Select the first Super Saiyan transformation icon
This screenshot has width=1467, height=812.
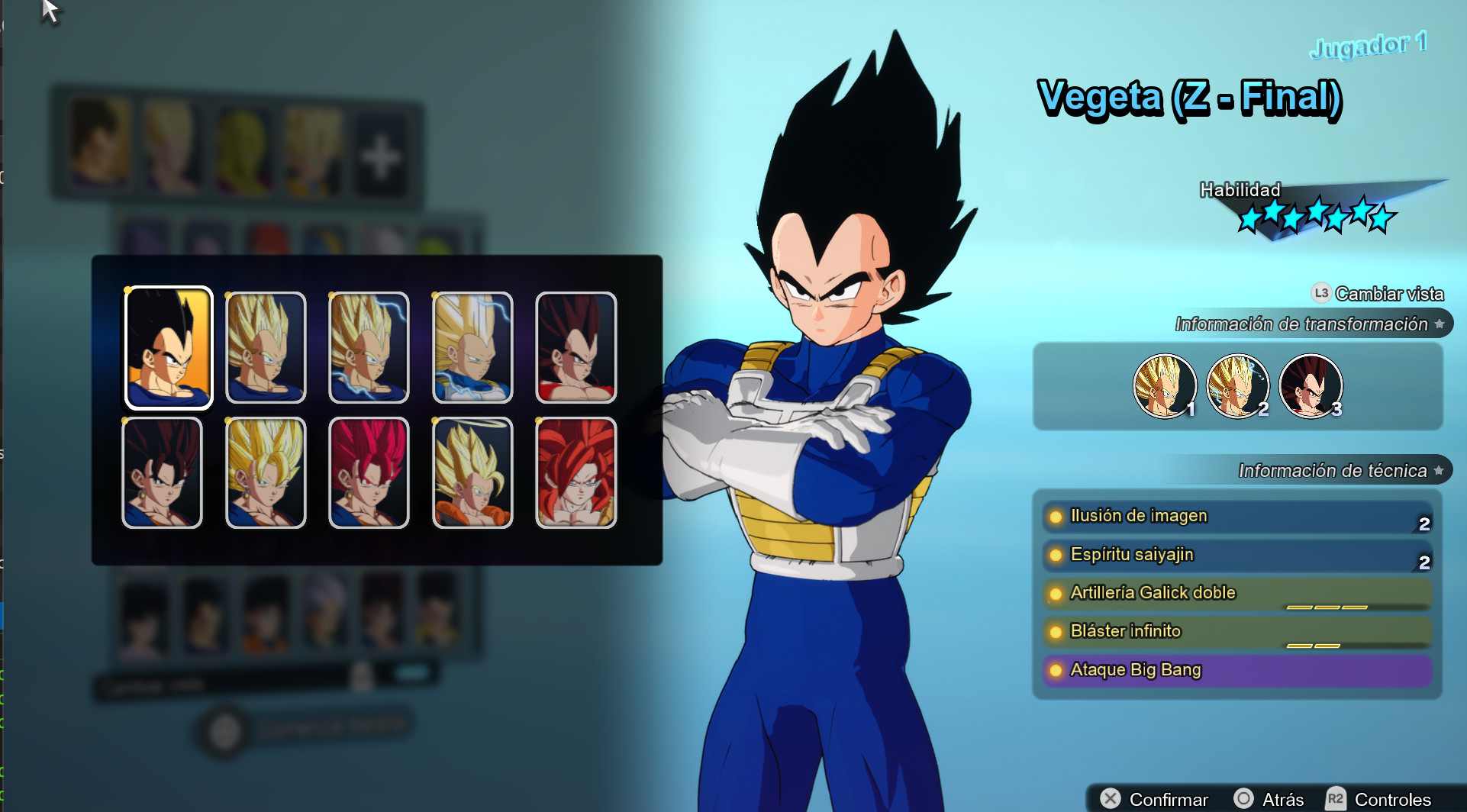click(1166, 386)
